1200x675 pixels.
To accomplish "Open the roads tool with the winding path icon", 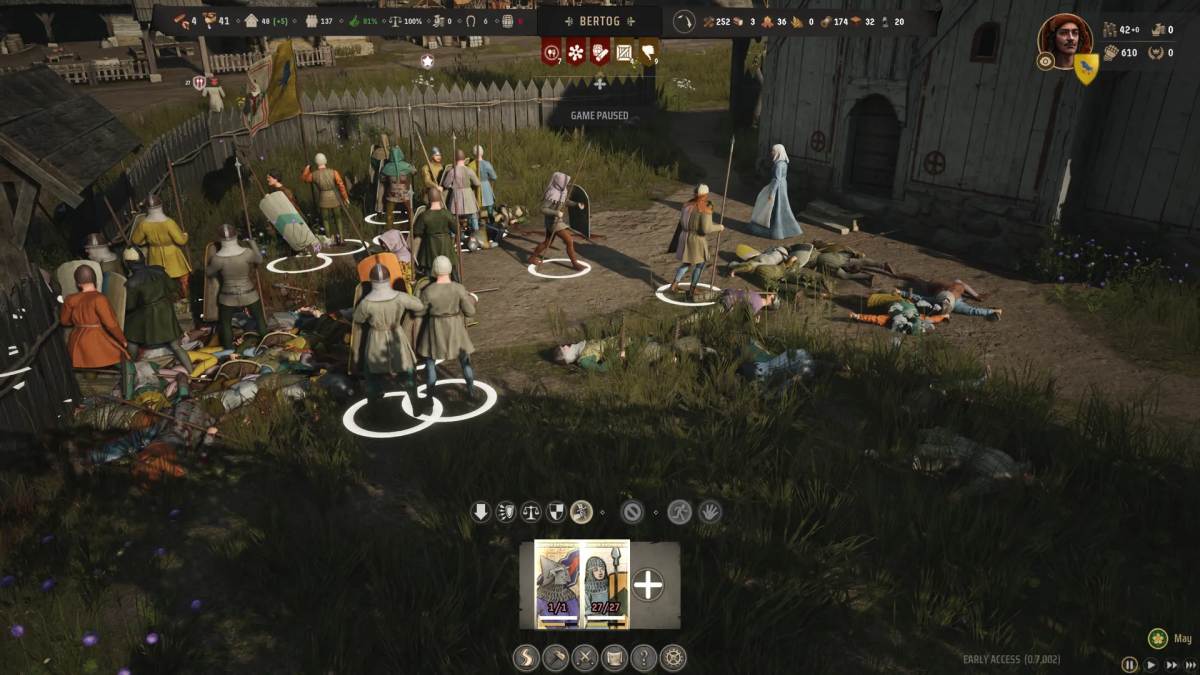I will click(526, 657).
